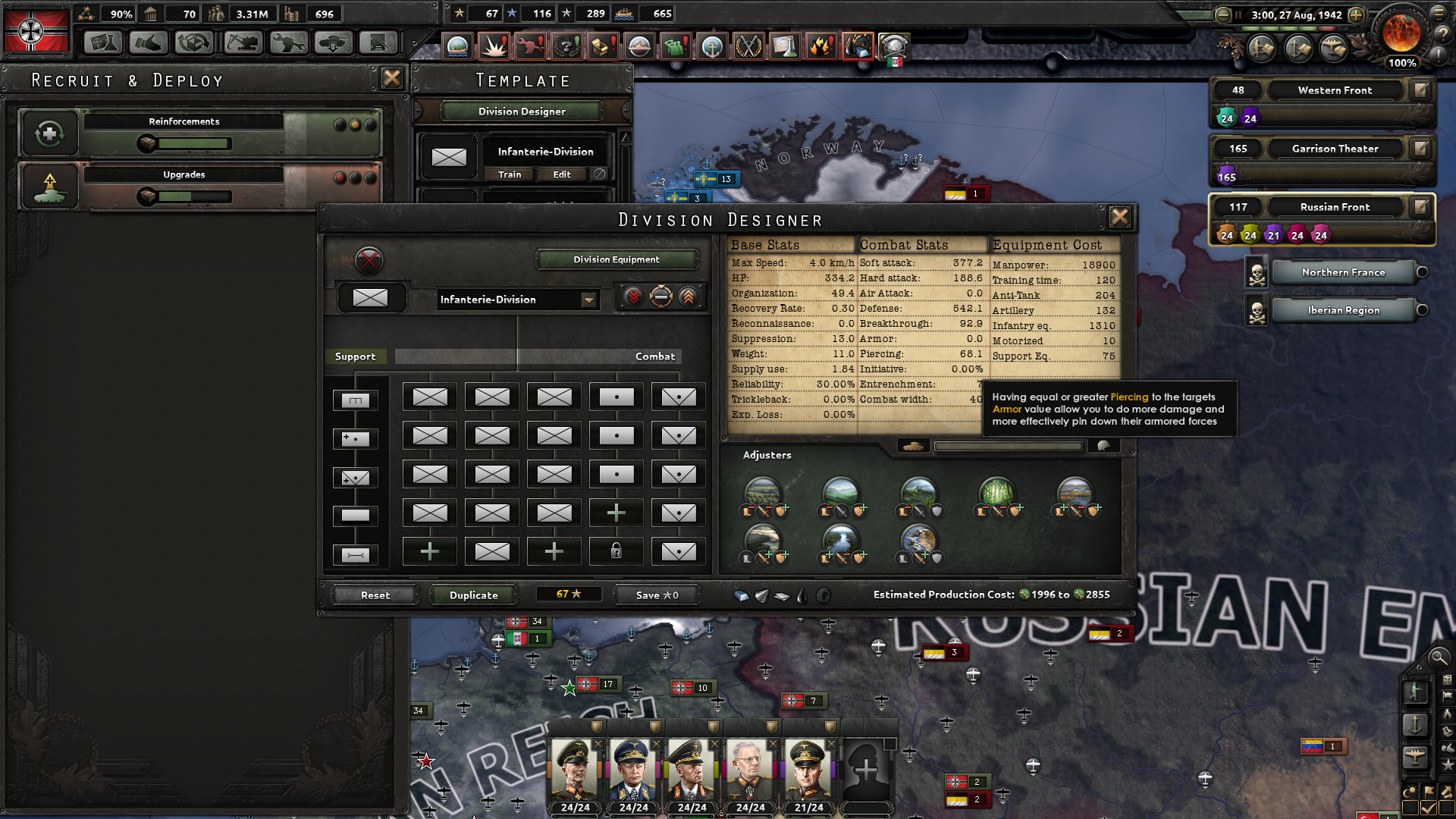Open the Construction view (excavator icon)
This screenshot has width=1456, height=819.
[x=241, y=43]
